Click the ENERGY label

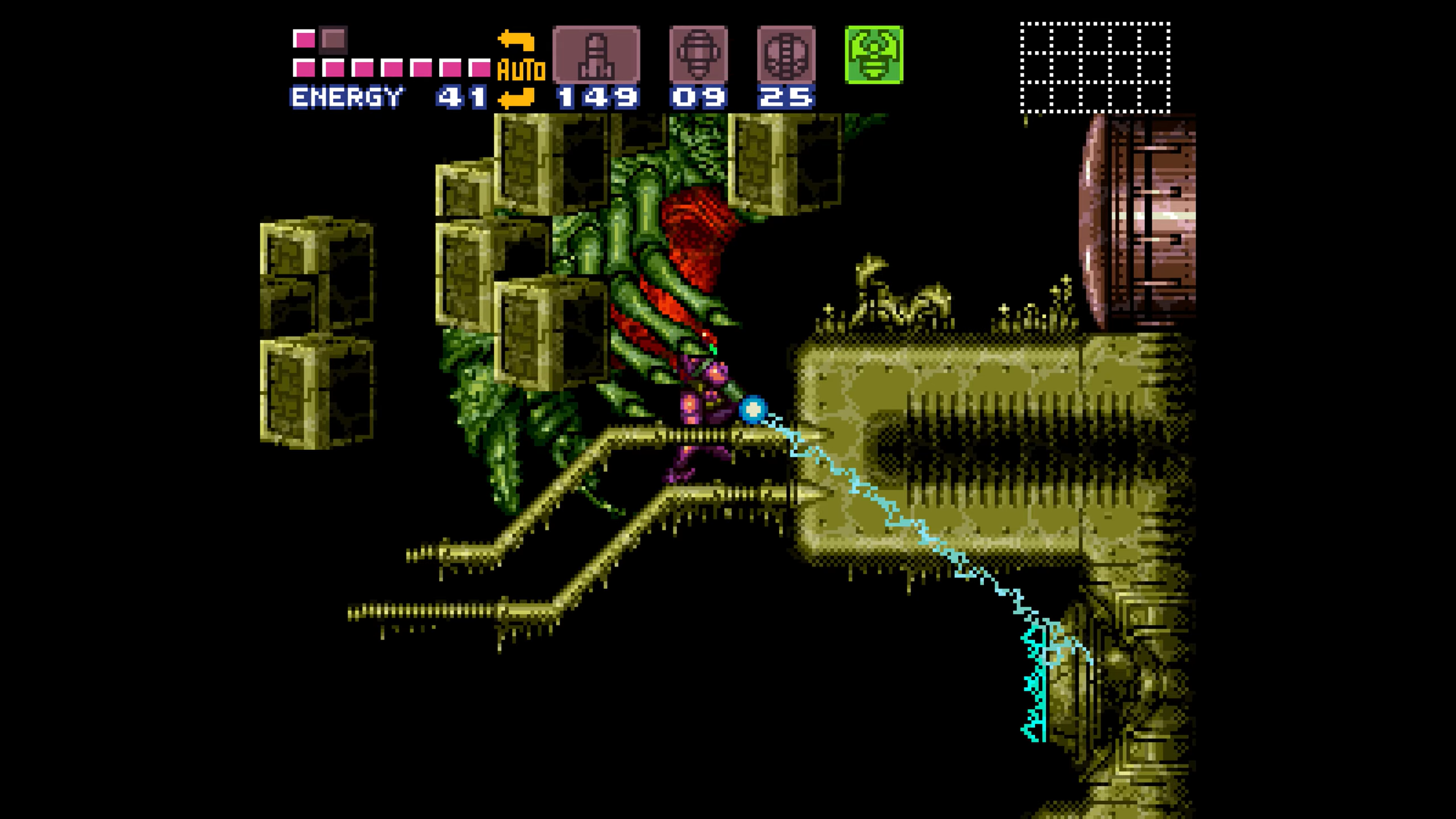coord(347,97)
